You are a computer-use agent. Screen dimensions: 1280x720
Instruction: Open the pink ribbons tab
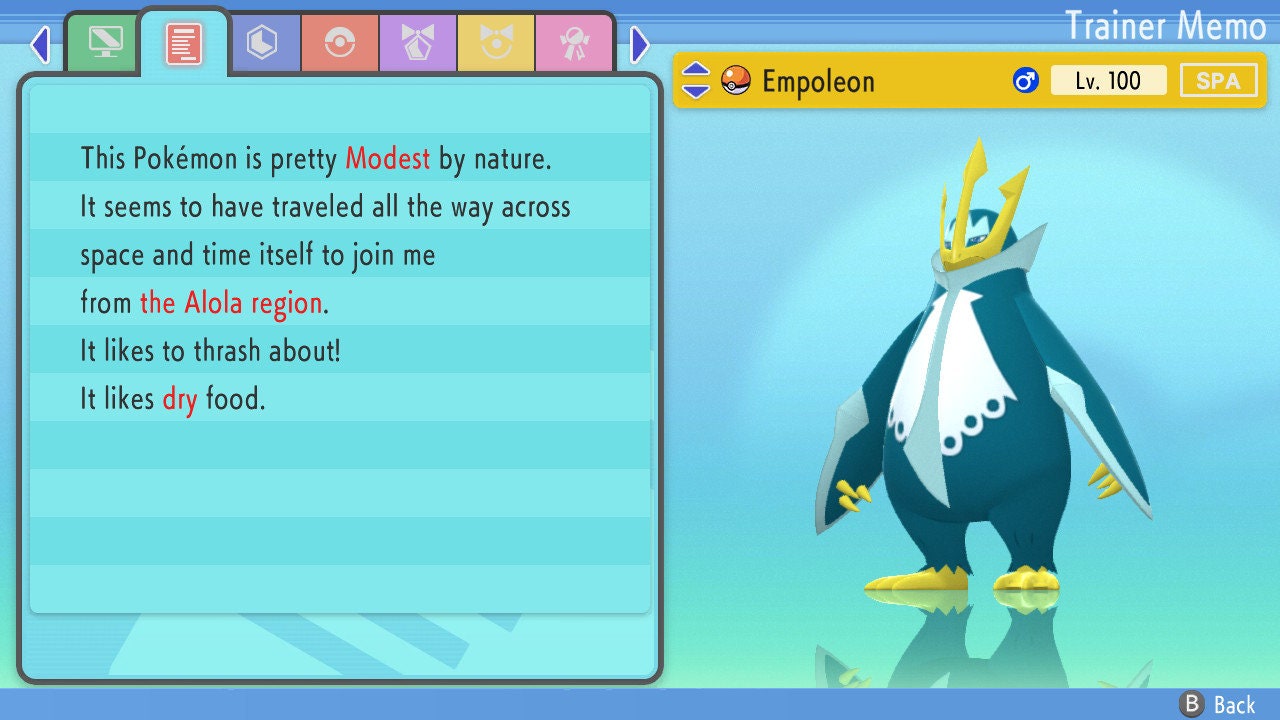[574, 43]
